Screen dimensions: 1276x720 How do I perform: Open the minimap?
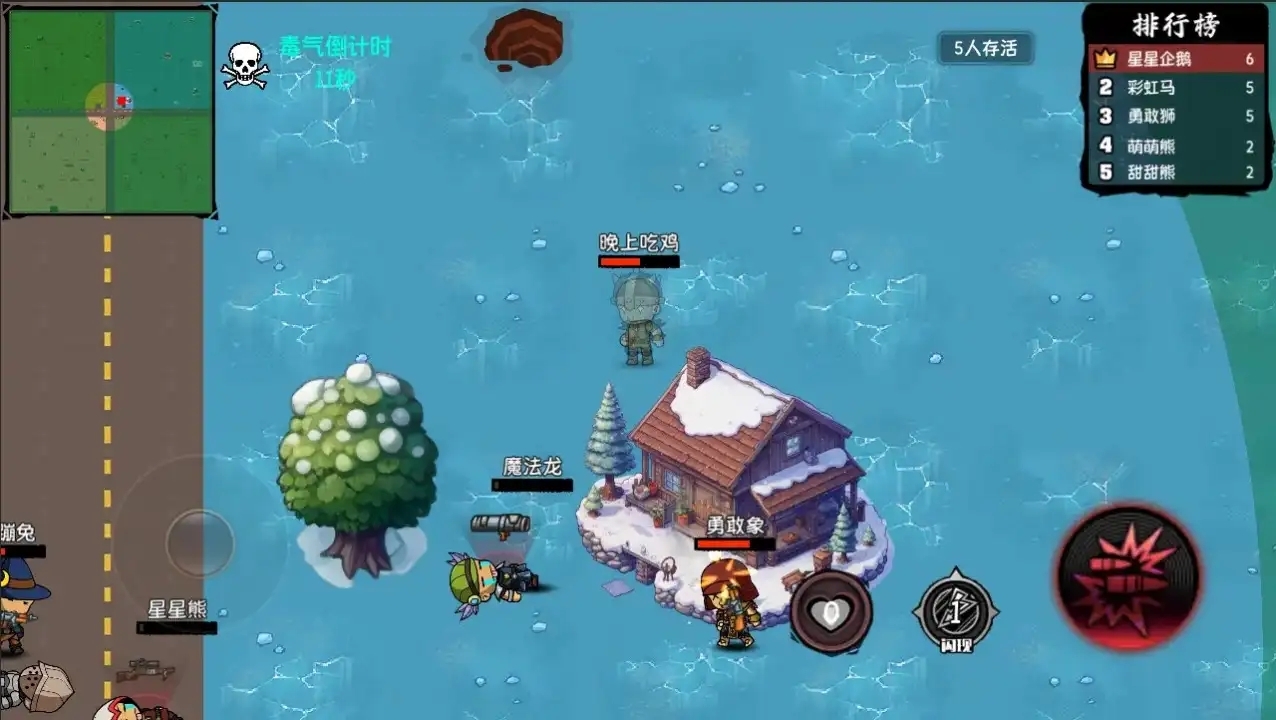[x=110, y=111]
